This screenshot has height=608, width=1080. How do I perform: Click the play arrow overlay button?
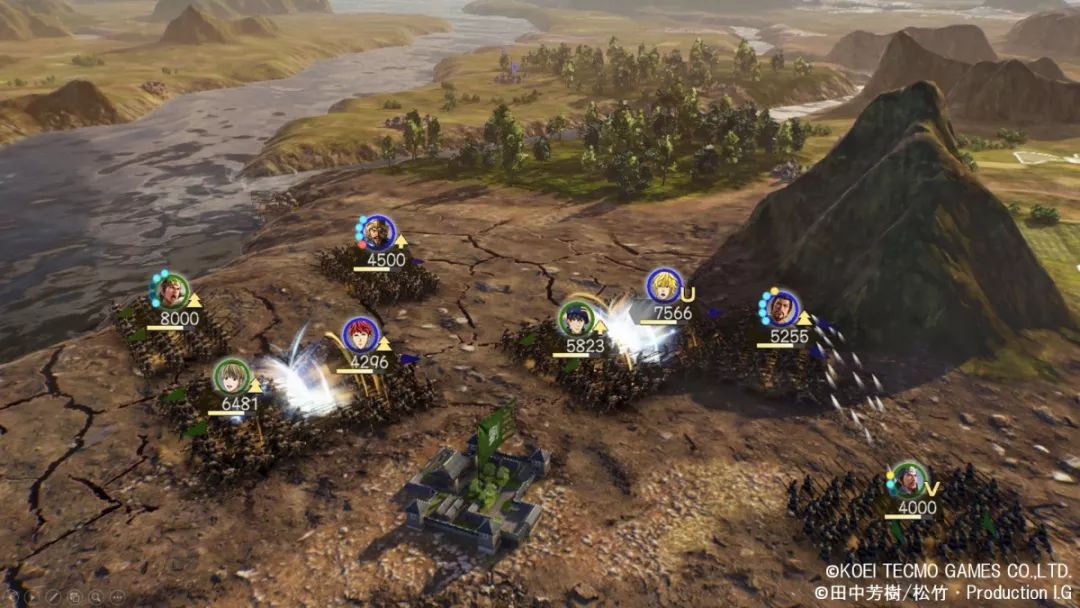[32, 597]
